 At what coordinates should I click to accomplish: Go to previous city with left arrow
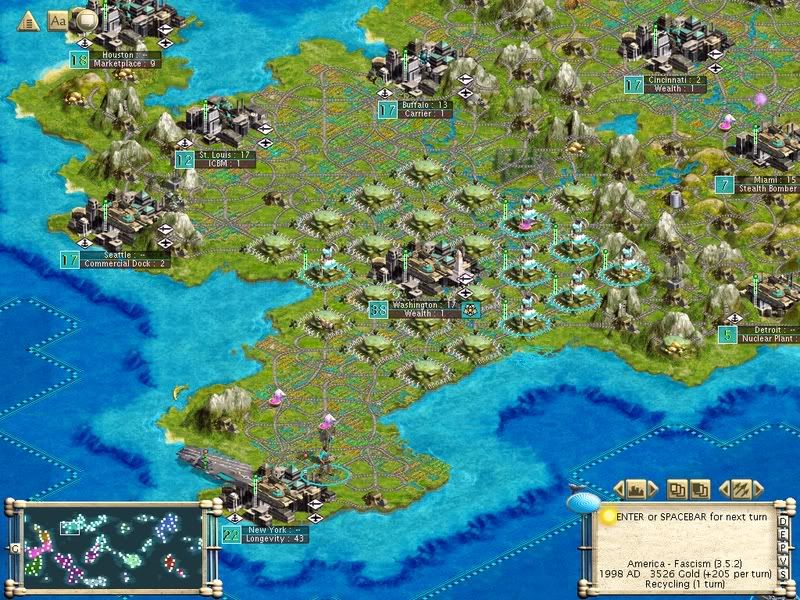click(x=619, y=489)
